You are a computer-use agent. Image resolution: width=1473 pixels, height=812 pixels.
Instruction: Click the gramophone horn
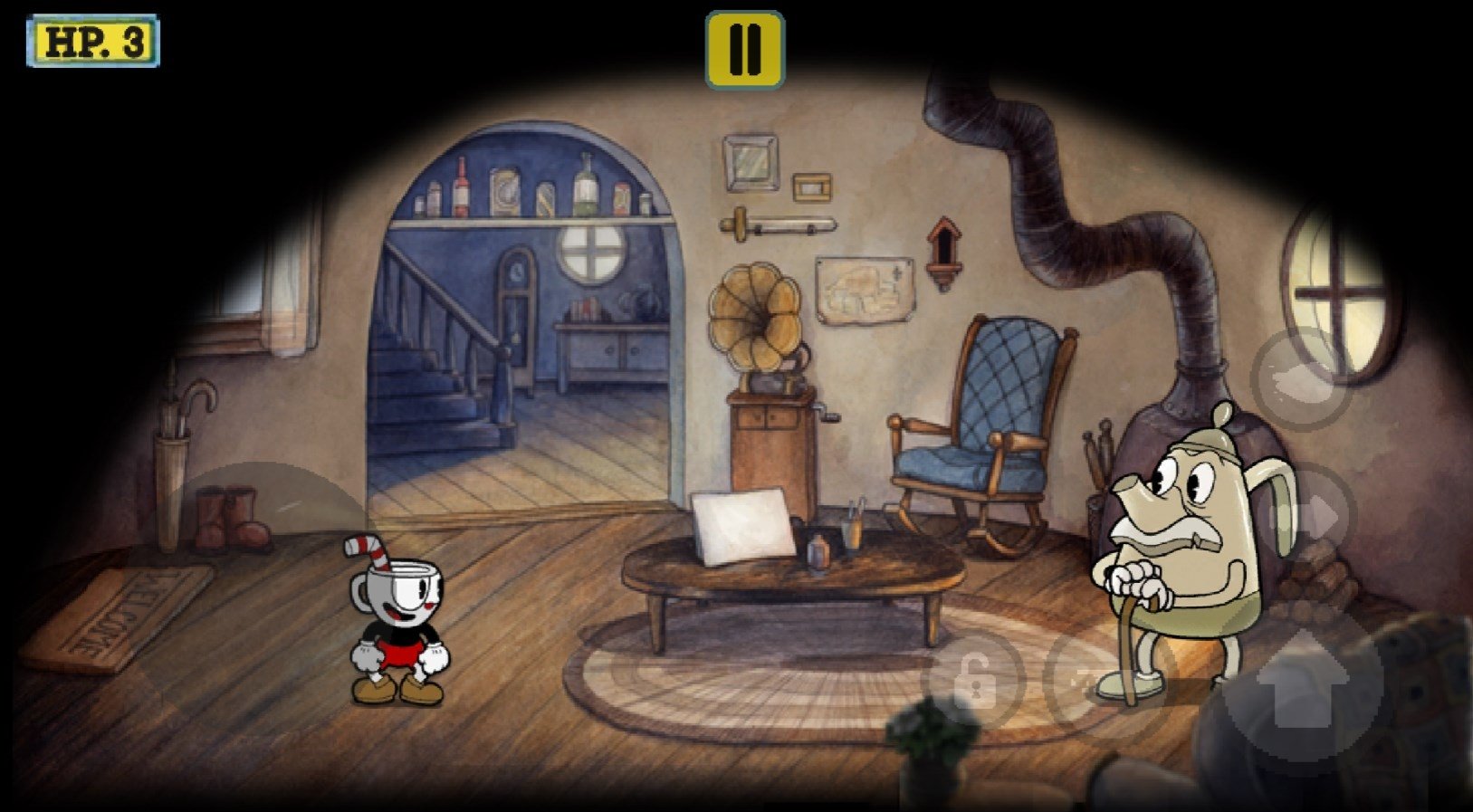pyautogui.click(x=757, y=317)
